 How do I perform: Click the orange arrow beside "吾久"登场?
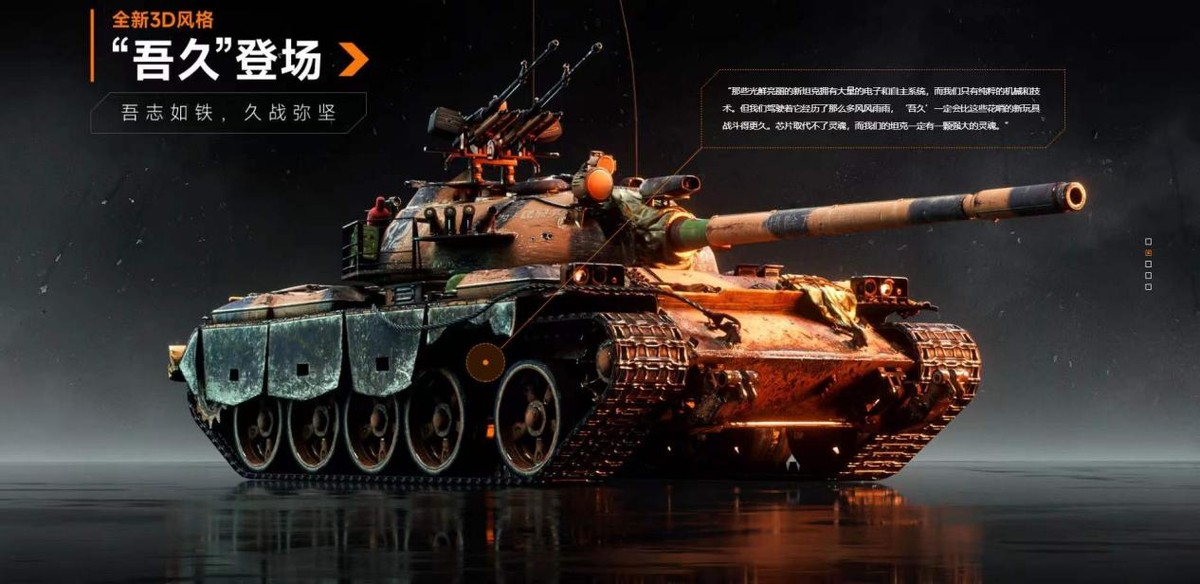[353, 60]
